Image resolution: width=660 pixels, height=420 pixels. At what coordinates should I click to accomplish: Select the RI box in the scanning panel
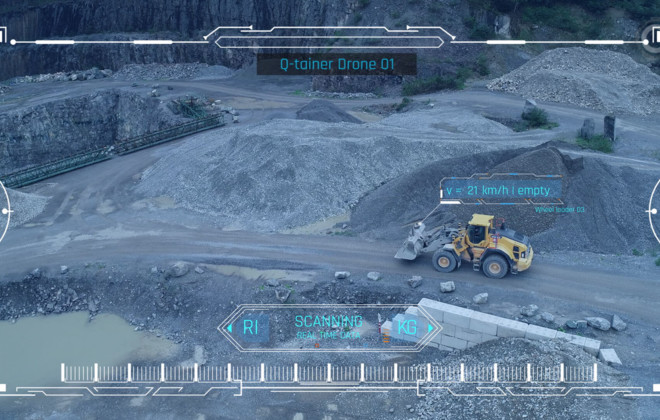(x=250, y=327)
